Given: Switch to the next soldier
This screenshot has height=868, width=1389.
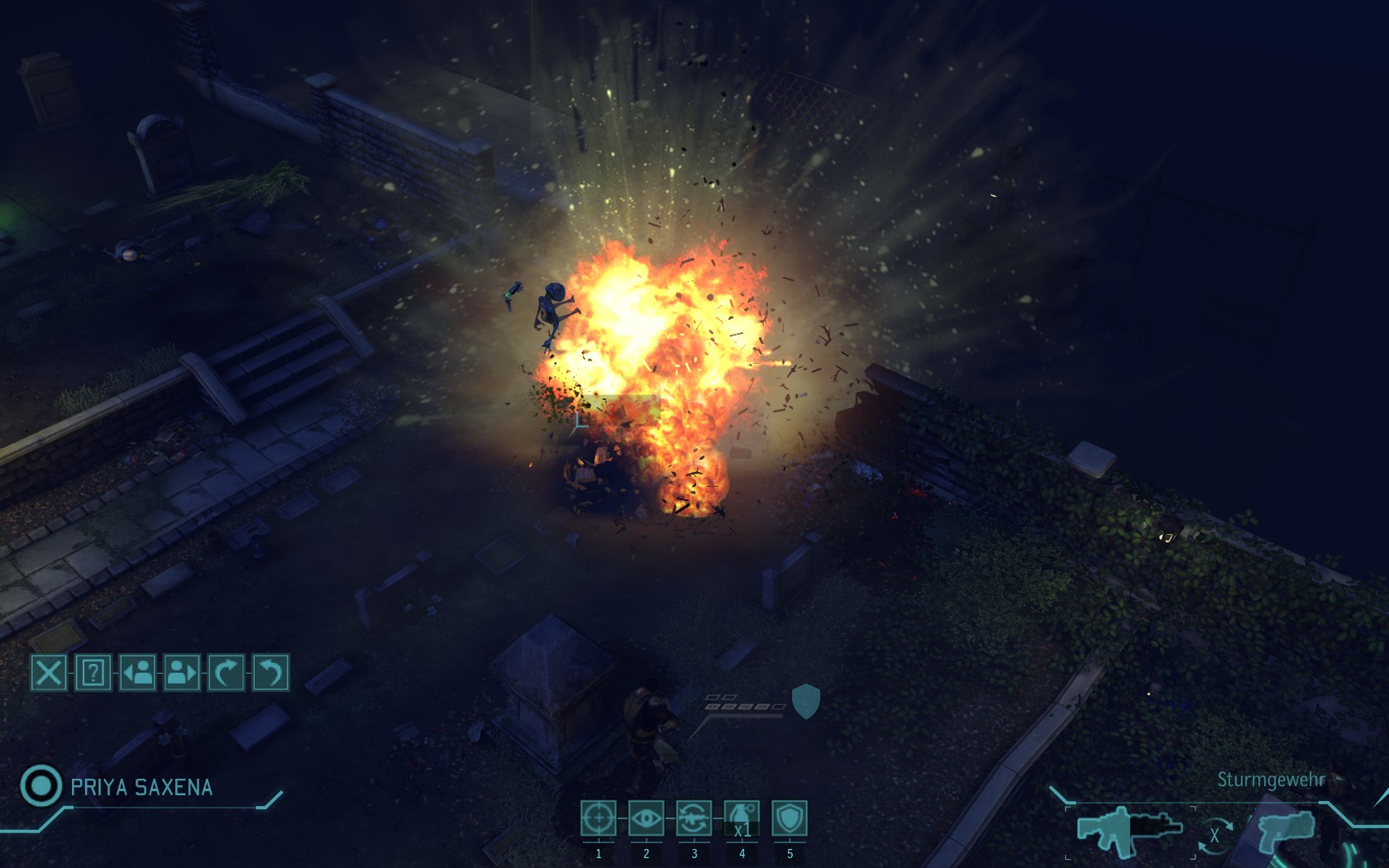Looking at the screenshot, I should (x=182, y=672).
